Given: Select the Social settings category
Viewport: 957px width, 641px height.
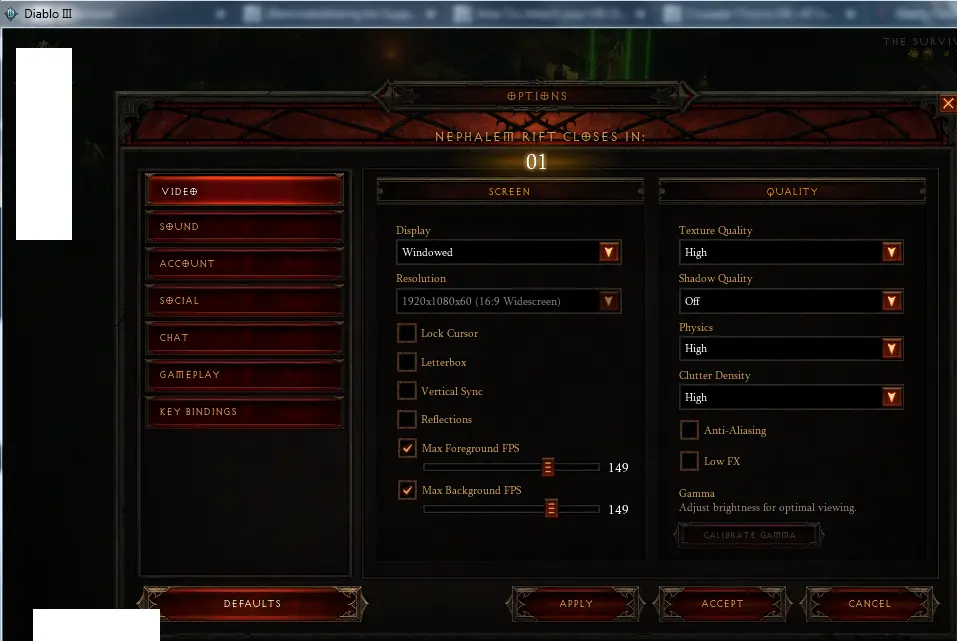Looking at the screenshot, I should 244,301.
